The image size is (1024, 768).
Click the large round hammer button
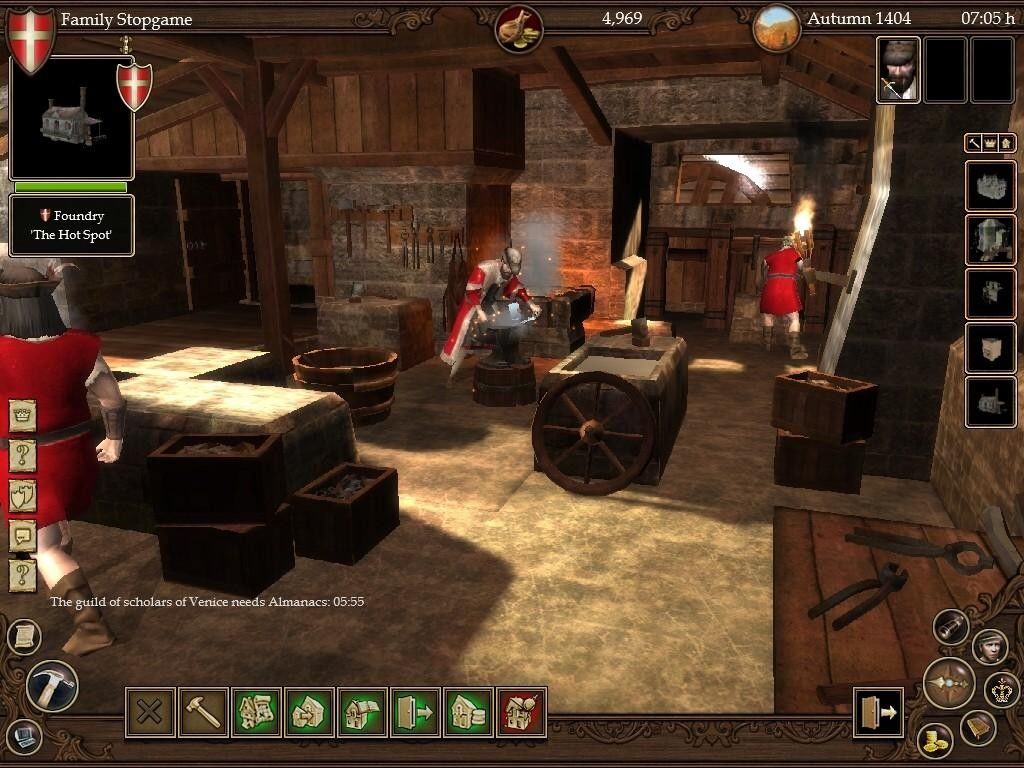tap(52, 686)
